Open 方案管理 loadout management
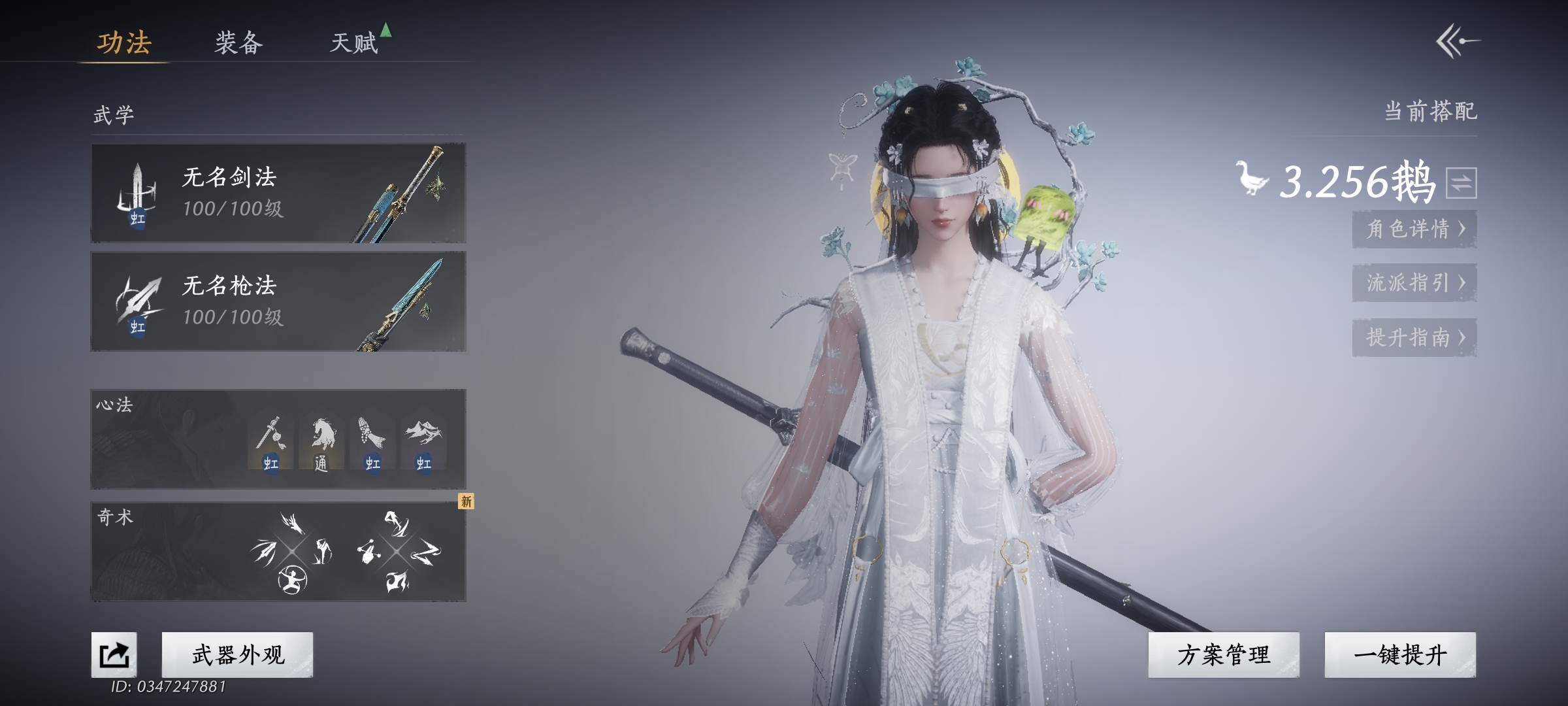Viewport: 1568px width, 706px height. click(1224, 654)
